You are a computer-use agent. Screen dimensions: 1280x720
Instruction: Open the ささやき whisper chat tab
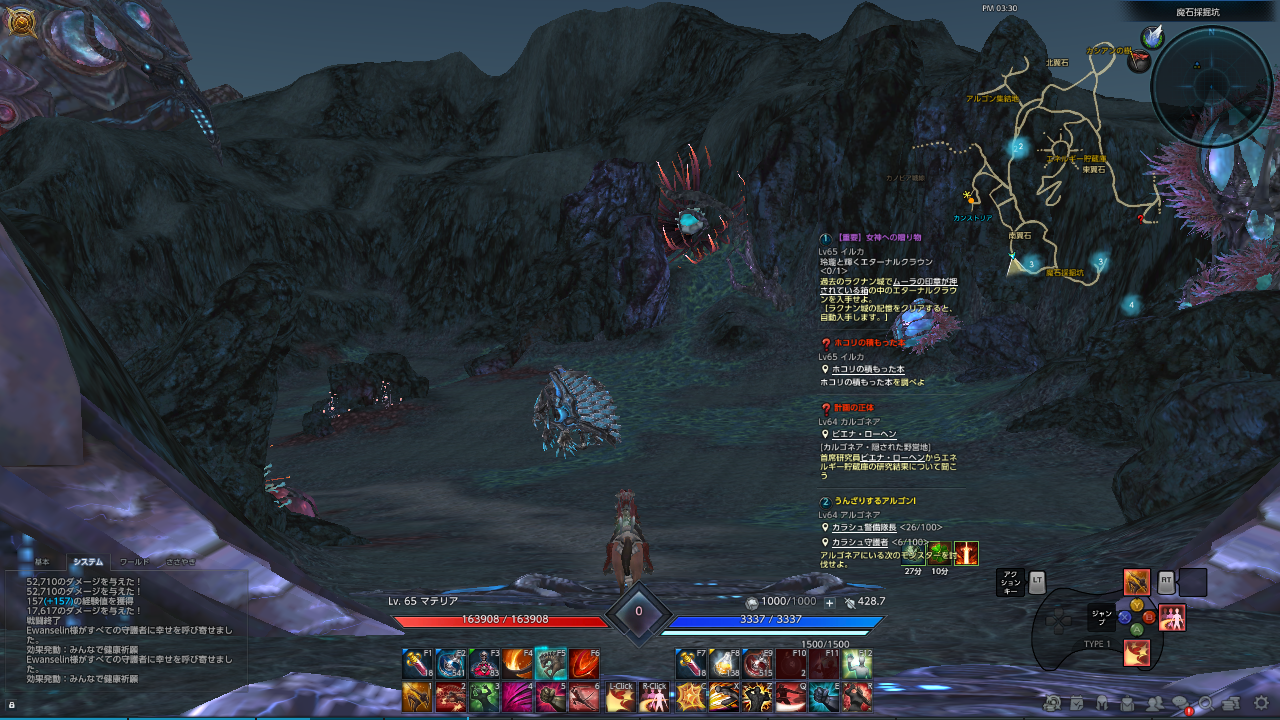(x=181, y=562)
